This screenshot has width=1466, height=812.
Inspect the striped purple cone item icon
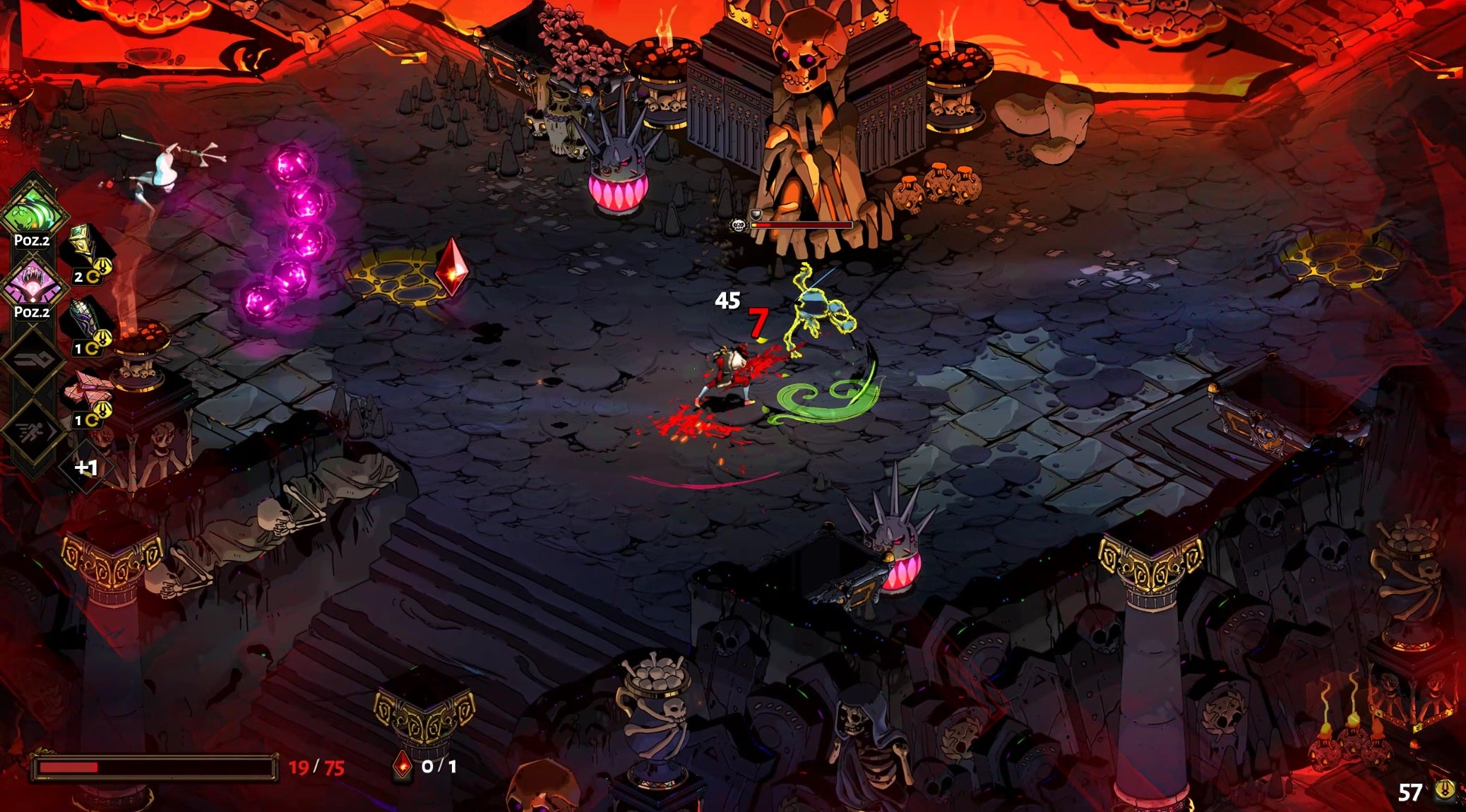pyautogui.click(x=84, y=316)
